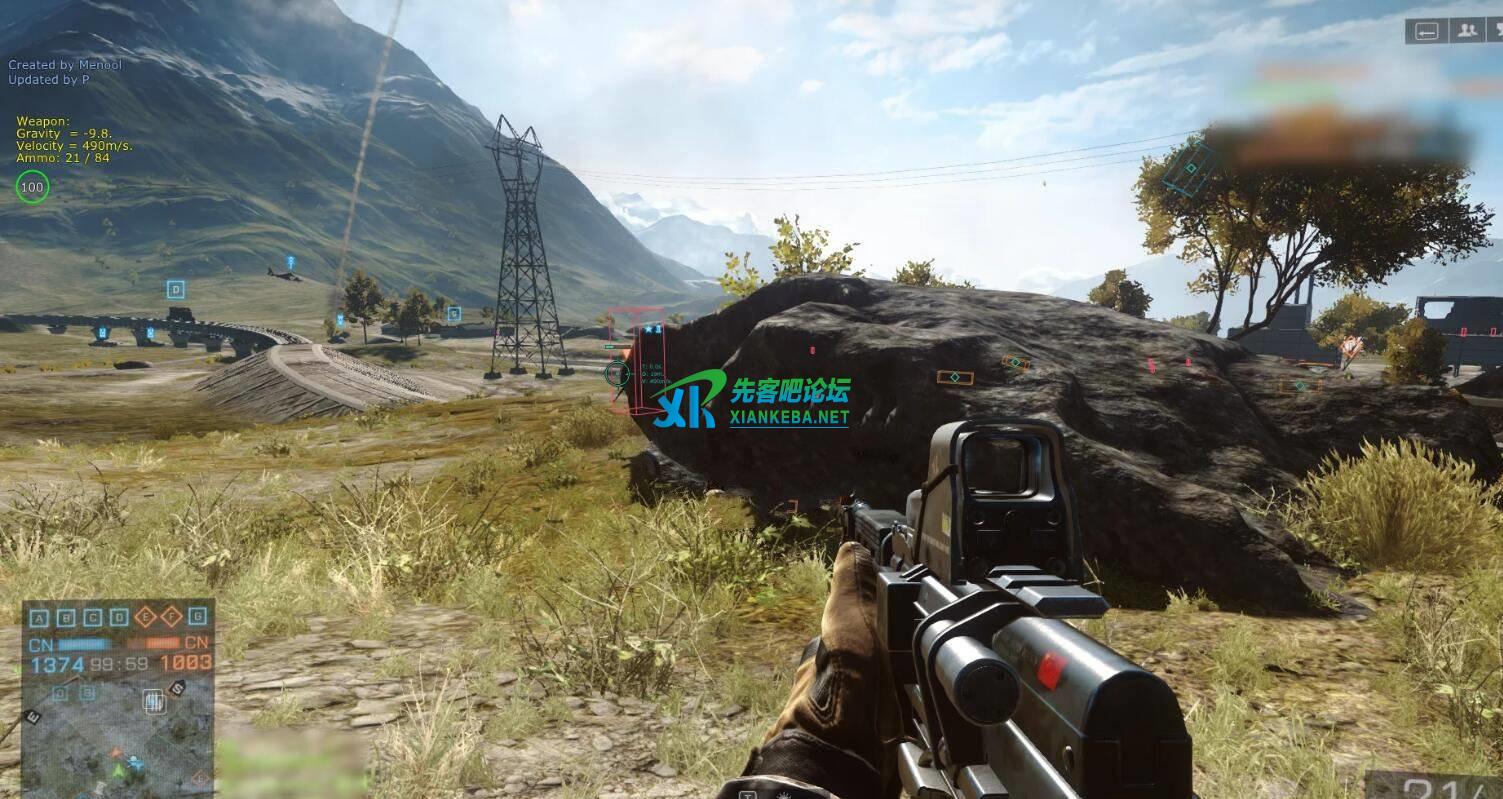
Task: Open the squad icon with two figures
Action: click(x=1468, y=31)
